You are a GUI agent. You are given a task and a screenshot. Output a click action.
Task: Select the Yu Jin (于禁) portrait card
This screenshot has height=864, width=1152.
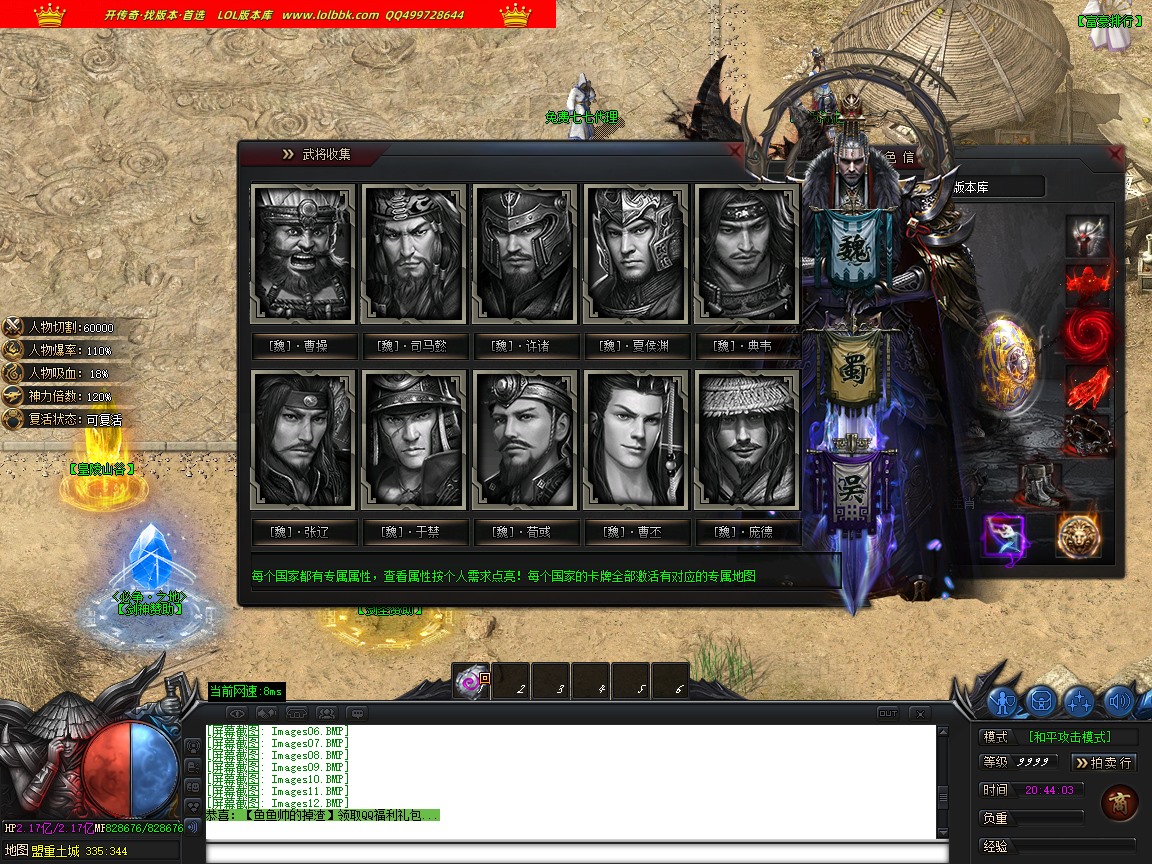[414, 440]
